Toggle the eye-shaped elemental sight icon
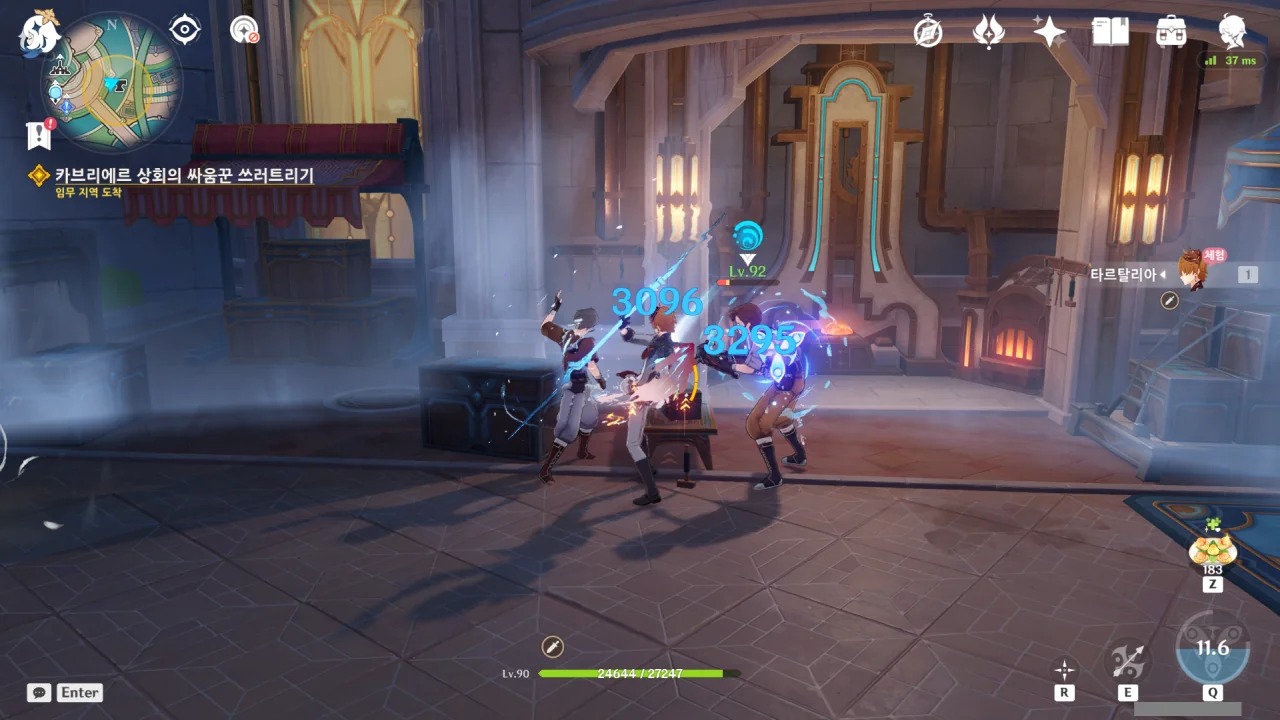The image size is (1280, 720). [185, 30]
